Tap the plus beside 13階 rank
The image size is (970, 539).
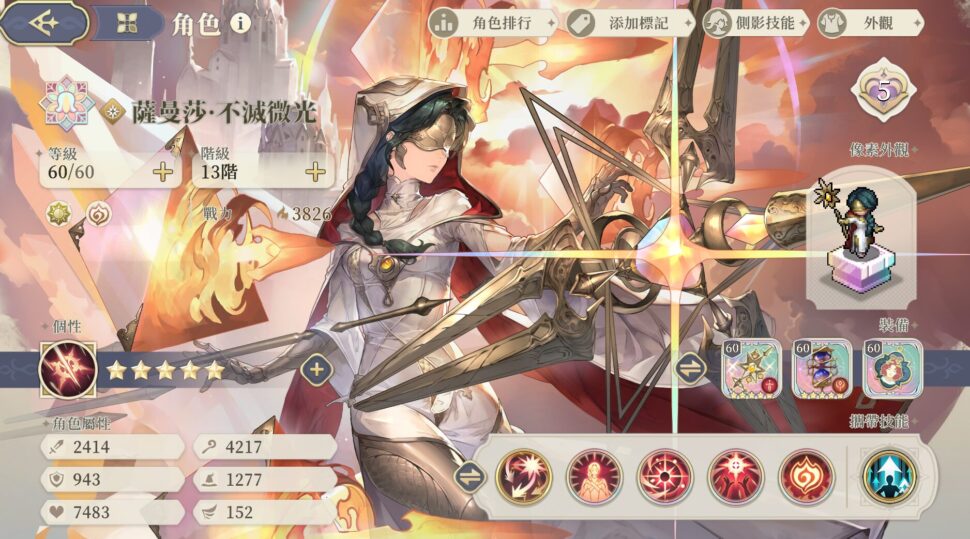(x=316, y=172)
